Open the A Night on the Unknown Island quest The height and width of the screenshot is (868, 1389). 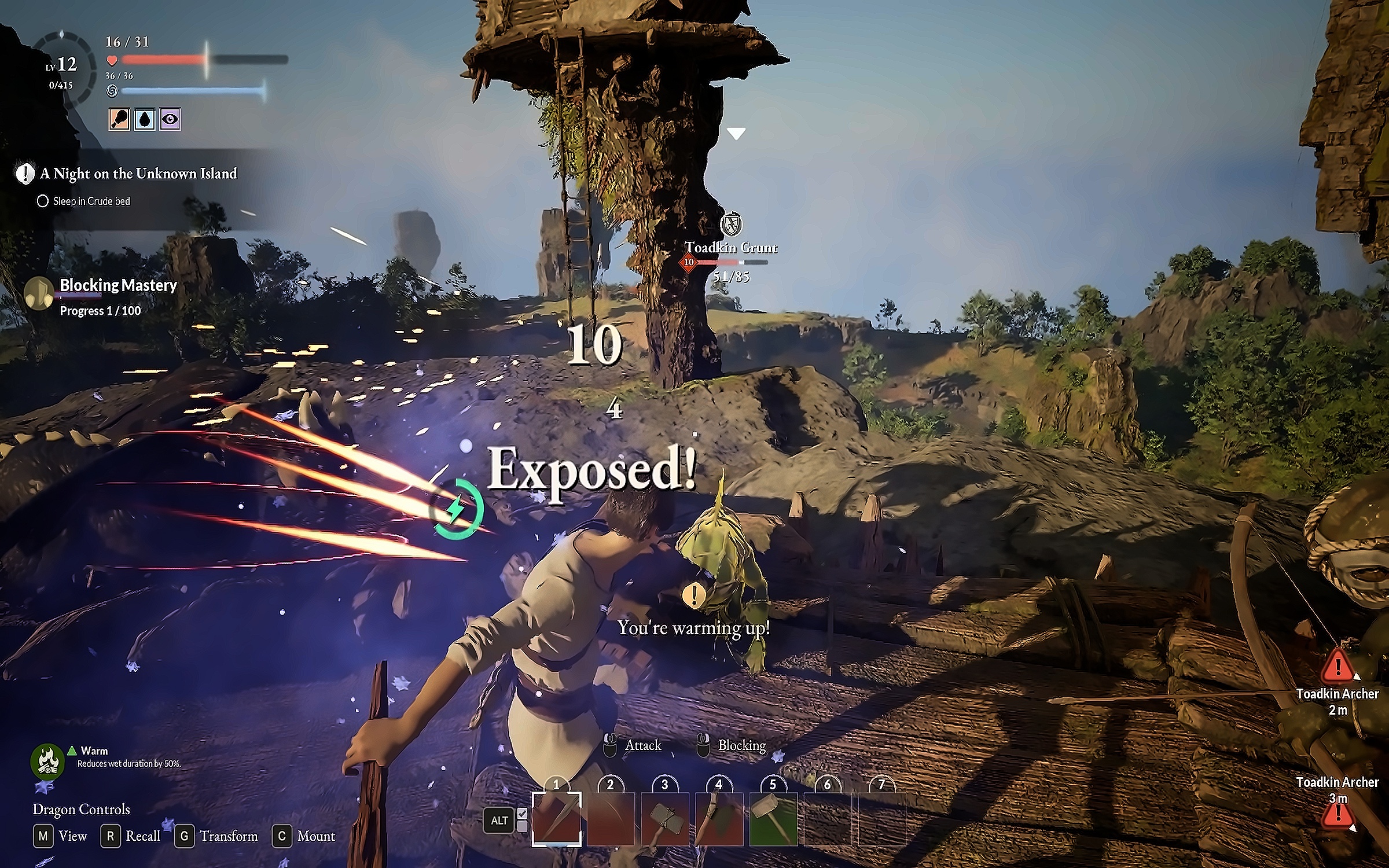point(139,174)
